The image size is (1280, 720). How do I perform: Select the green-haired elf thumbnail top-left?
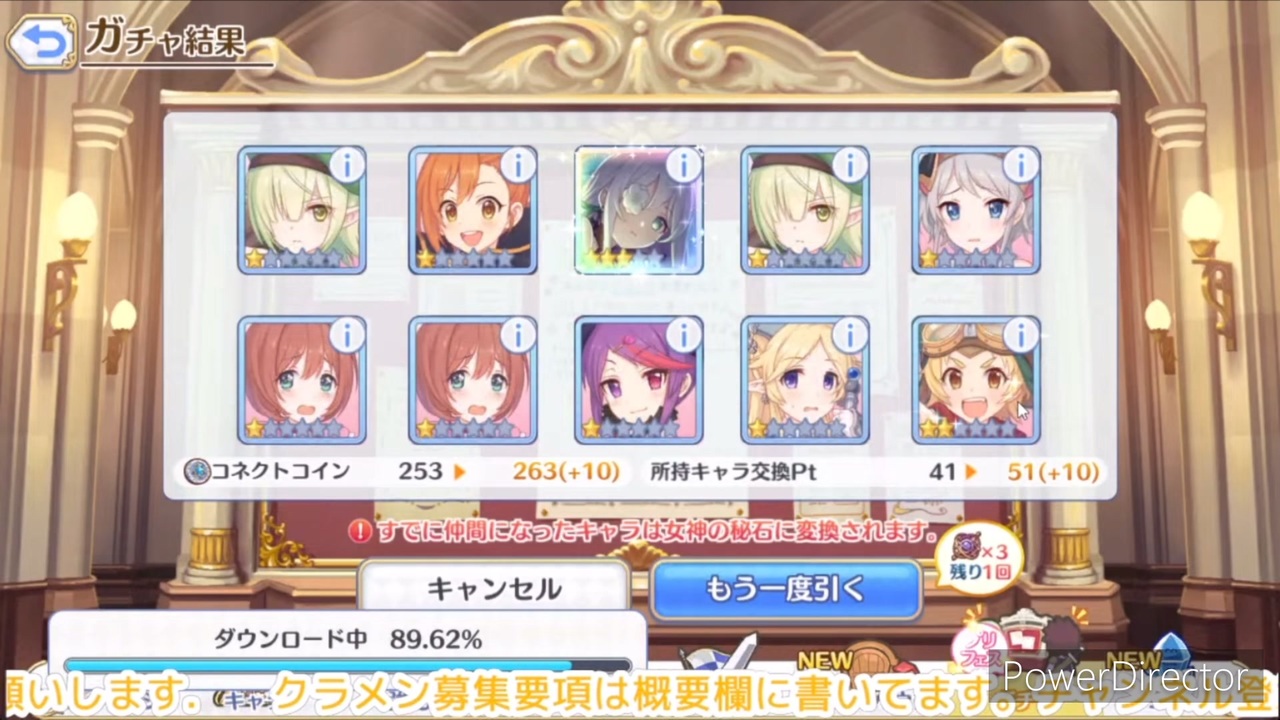click(302, 210)
